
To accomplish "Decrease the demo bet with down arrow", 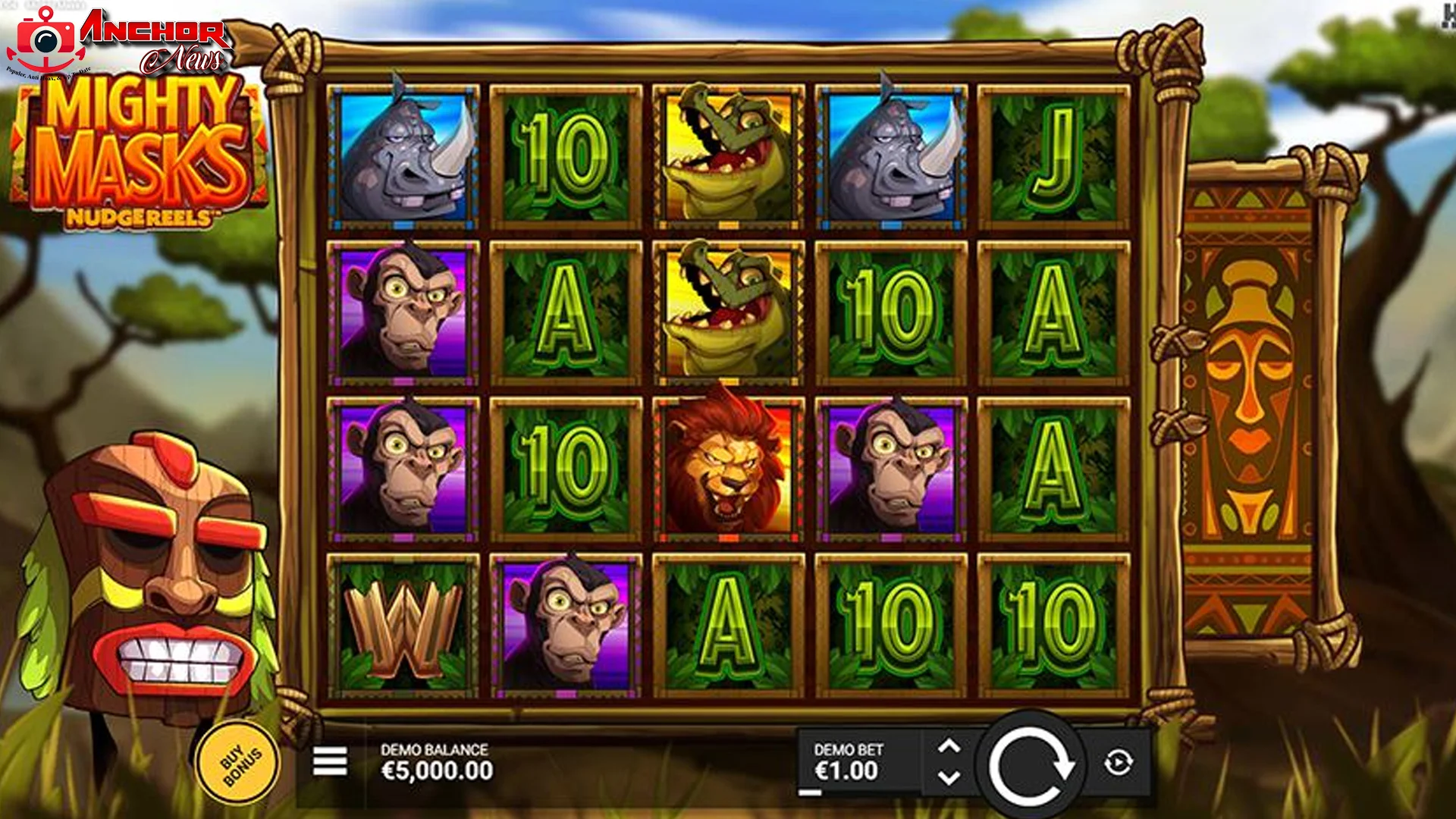I will pyautogui.click(x=949, y=778).
